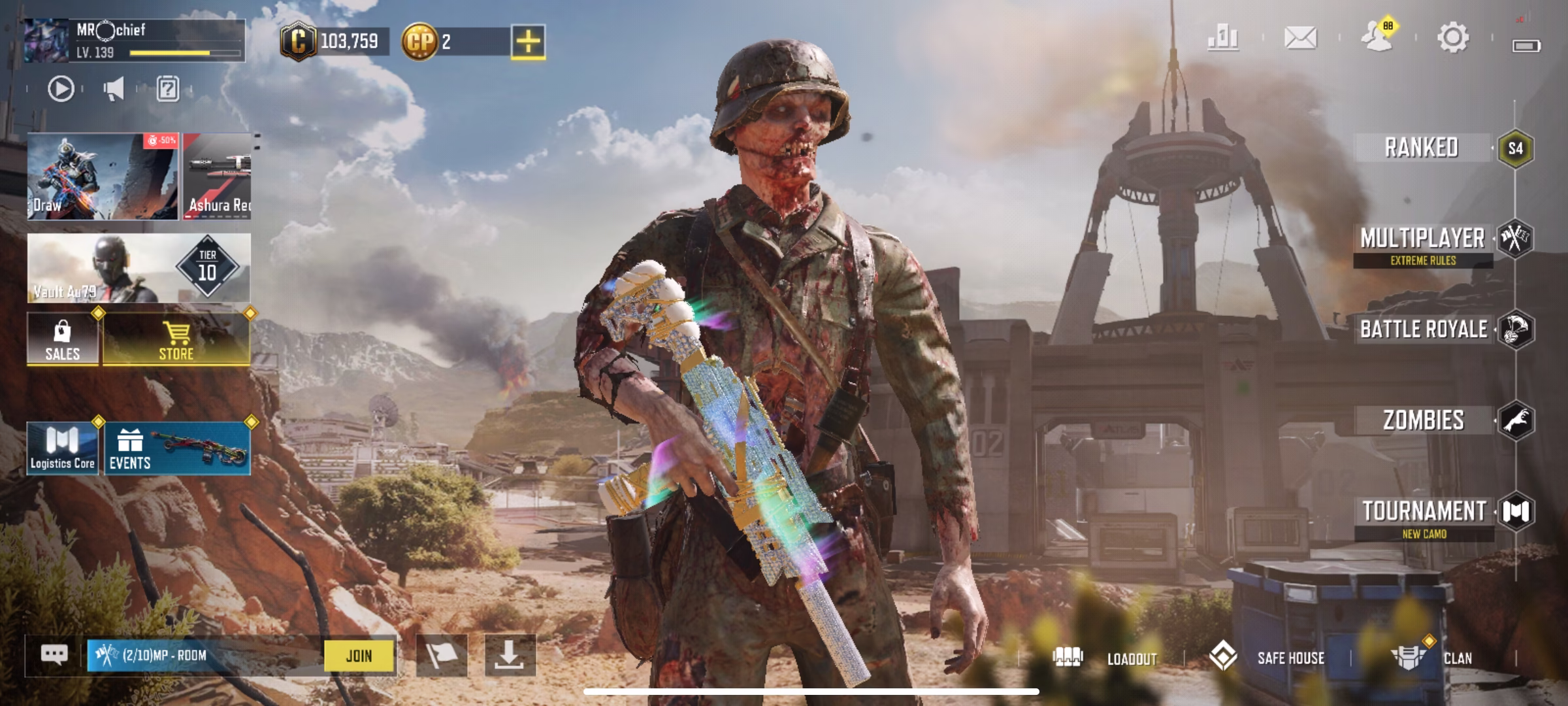This screenshot has height=706, width=1568.
Task: Open Logistics Core
Action: click(x=63, y=448)
